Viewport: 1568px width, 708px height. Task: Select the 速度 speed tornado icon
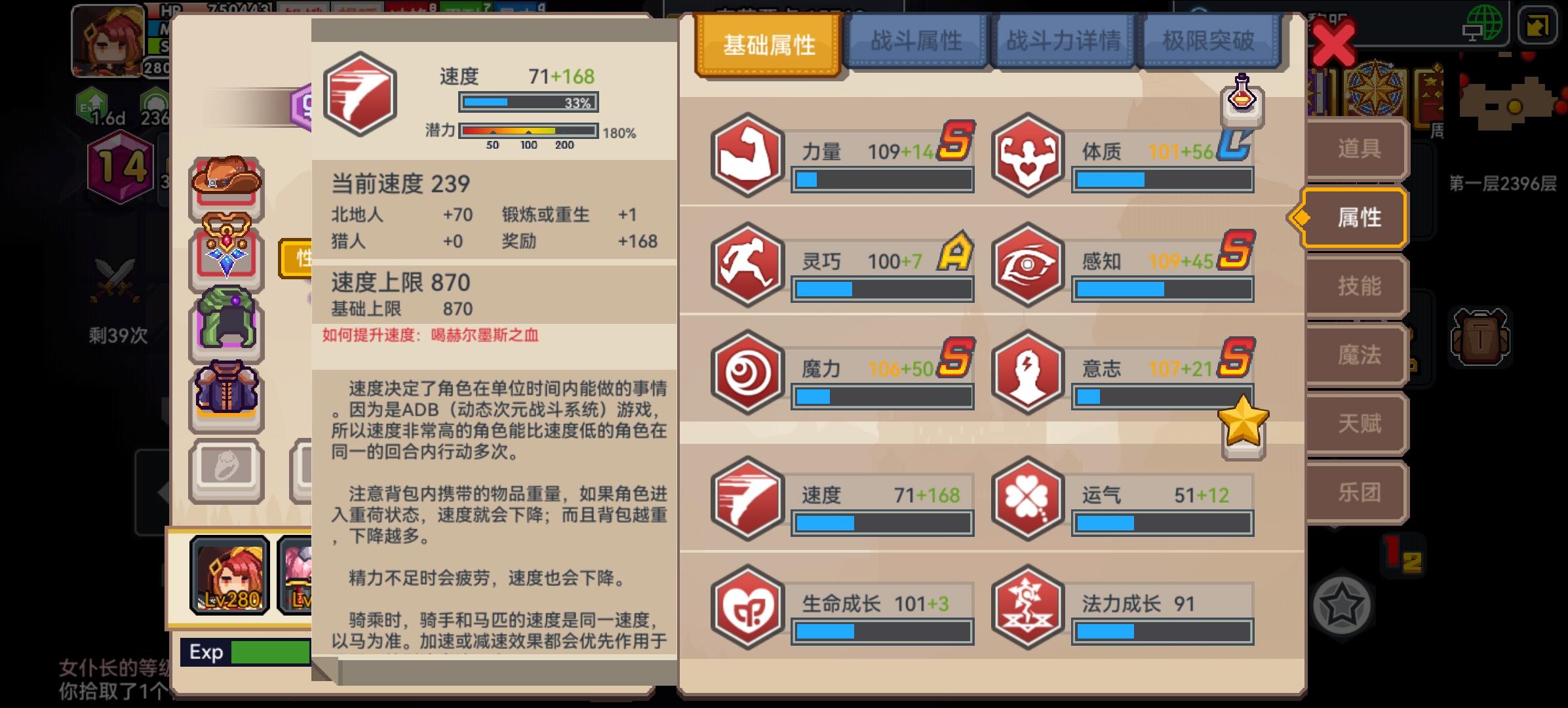[747, 498]
